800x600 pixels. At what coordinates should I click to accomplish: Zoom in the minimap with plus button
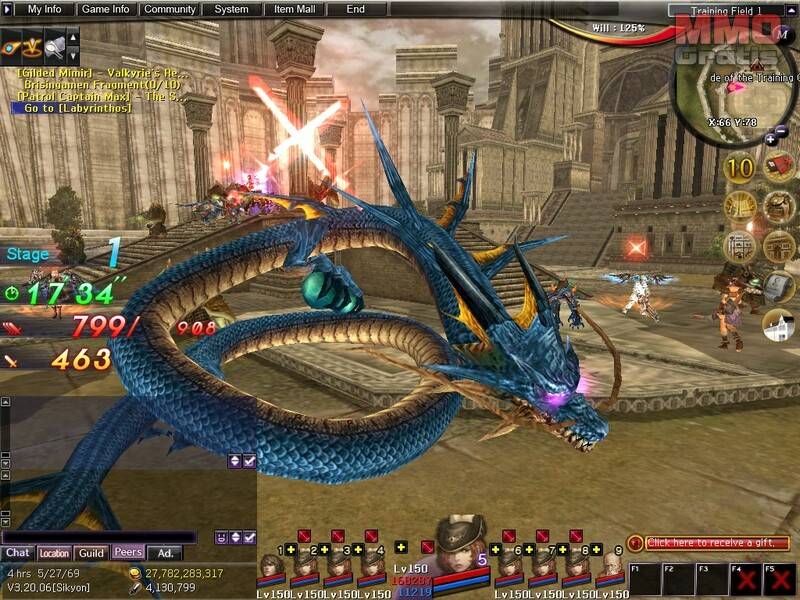tap(770, 140)
